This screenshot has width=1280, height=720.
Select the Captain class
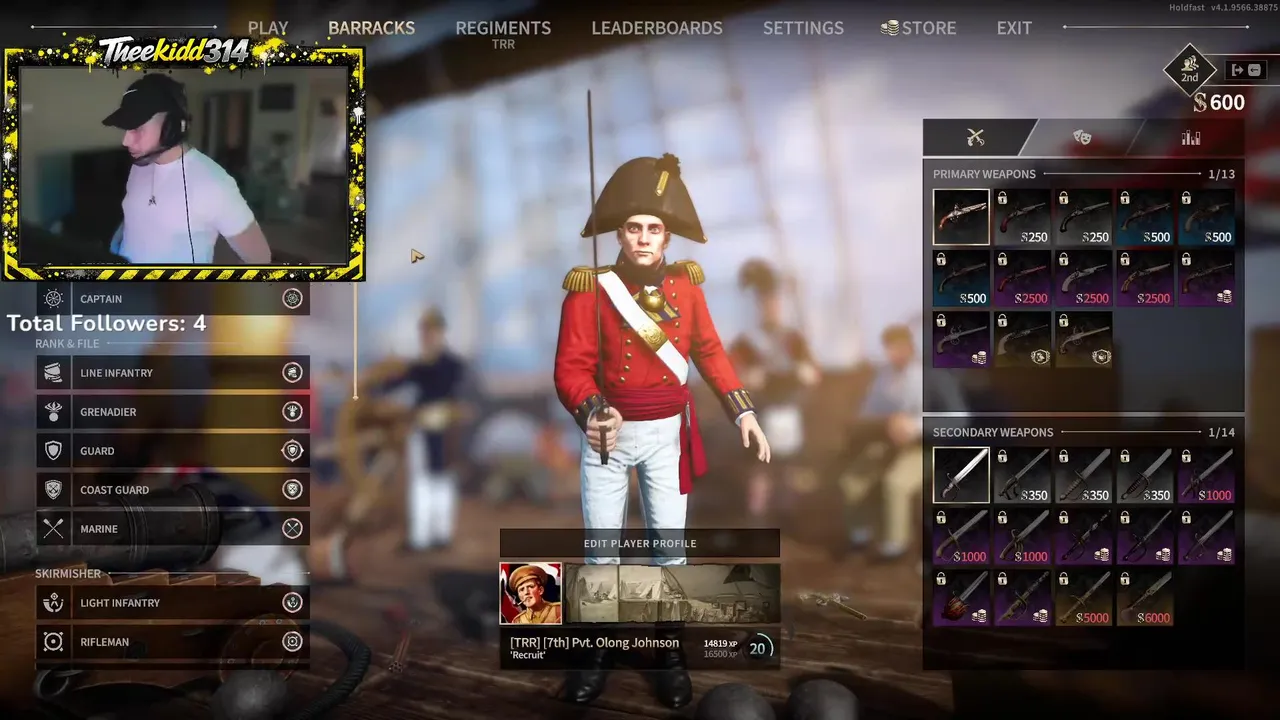pos(172,298)
